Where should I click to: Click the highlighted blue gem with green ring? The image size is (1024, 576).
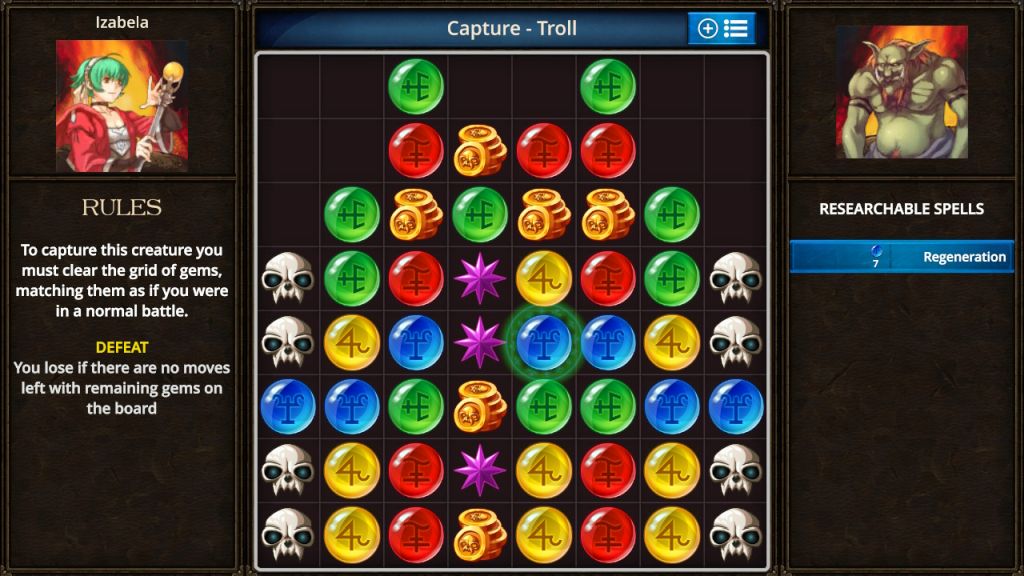click(544, 342)
